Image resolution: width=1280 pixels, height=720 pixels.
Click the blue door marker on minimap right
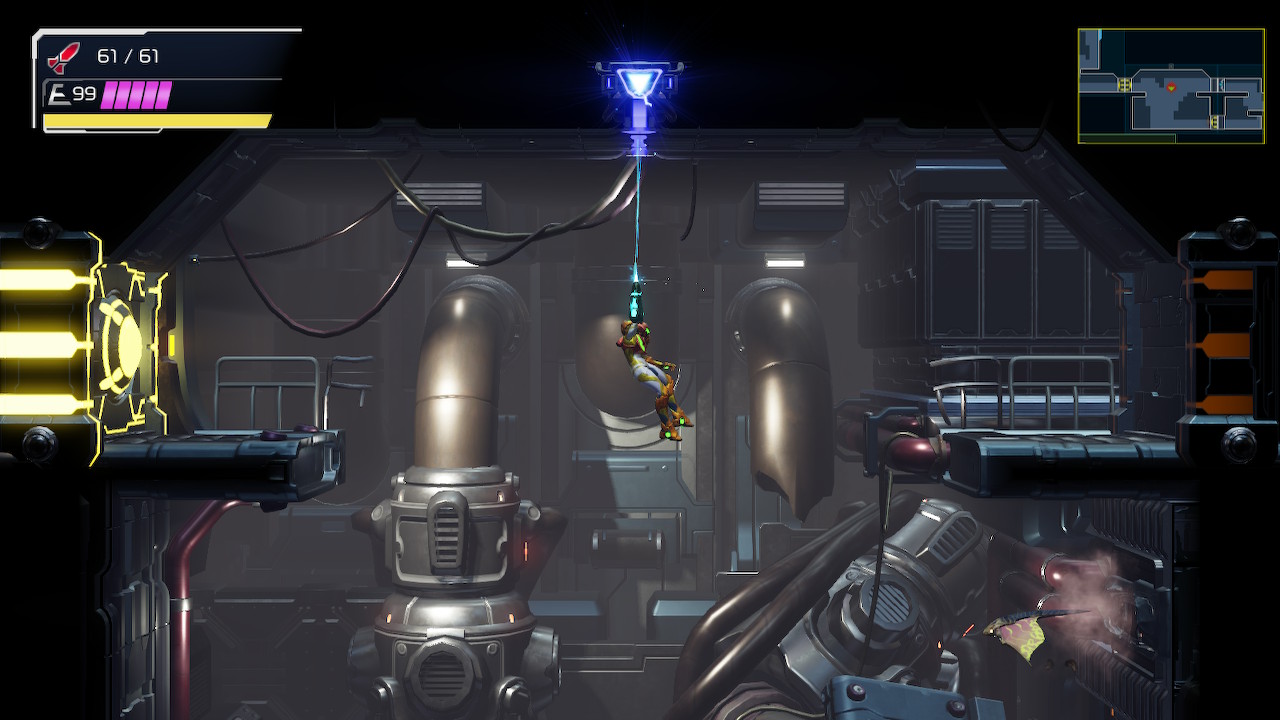pos(1221,84)
